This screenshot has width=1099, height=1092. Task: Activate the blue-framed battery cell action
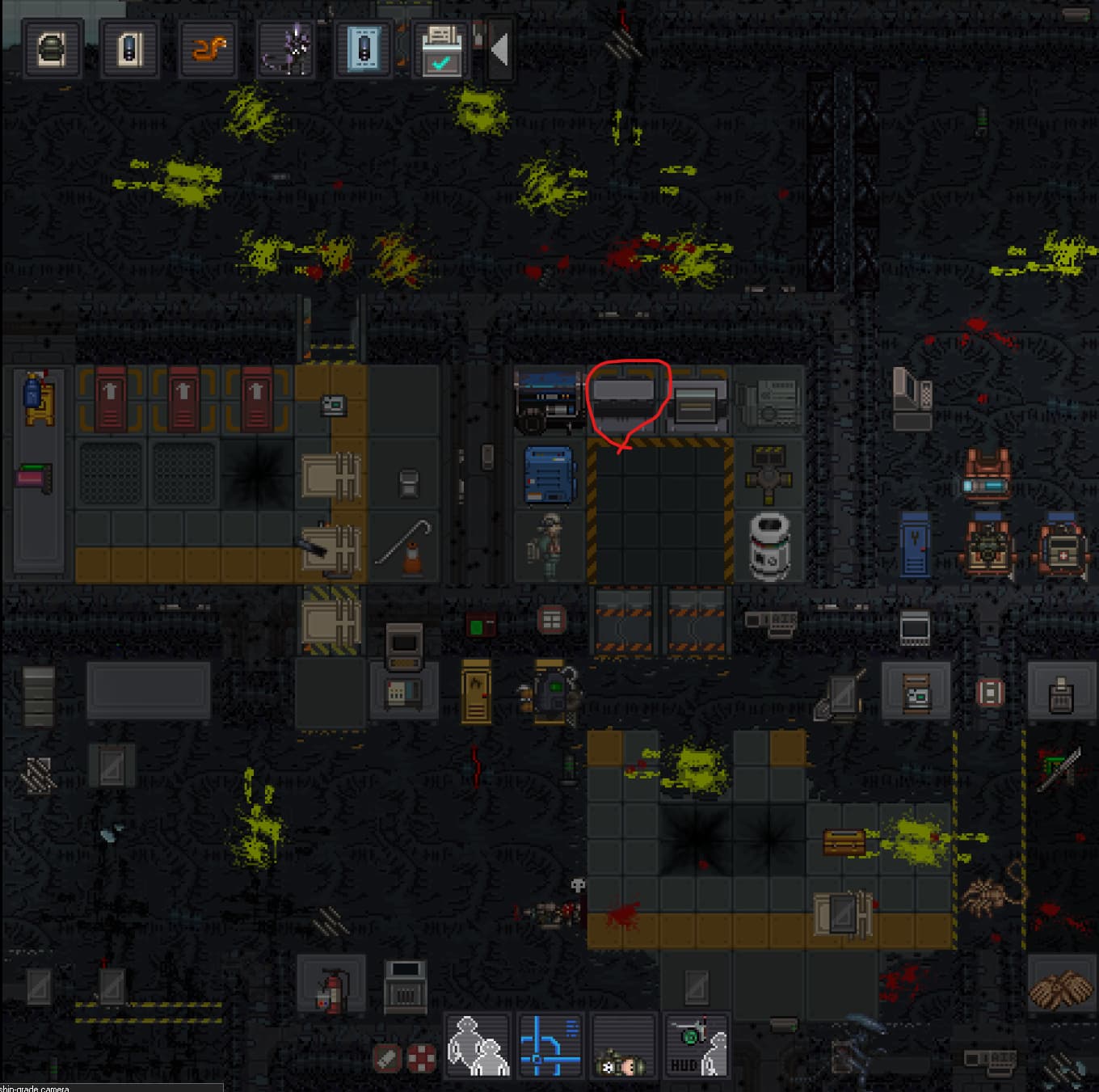coord(364,48)
